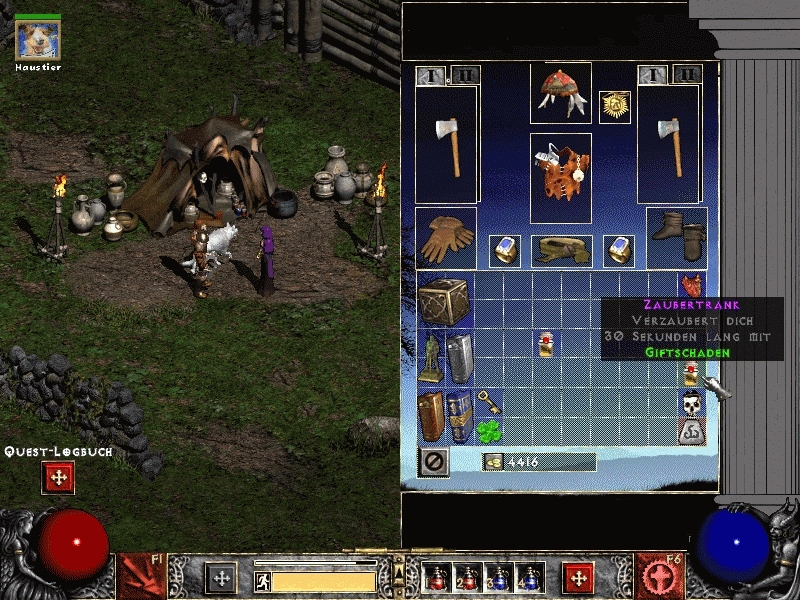Select the golden sun amulet slot
The height and width of the screenshot is (600, 800).
pyautogui.click(x=614, y=107)
